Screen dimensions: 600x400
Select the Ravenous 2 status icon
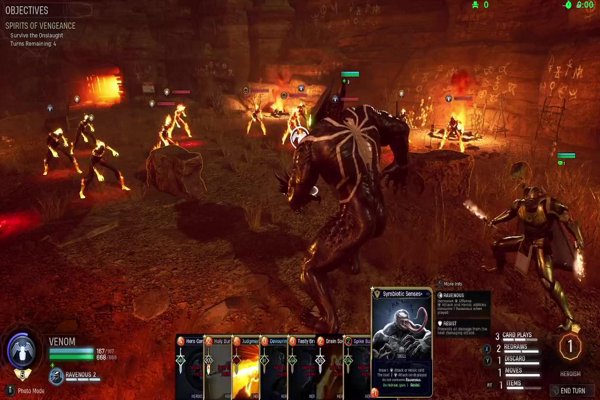[58, 377]
